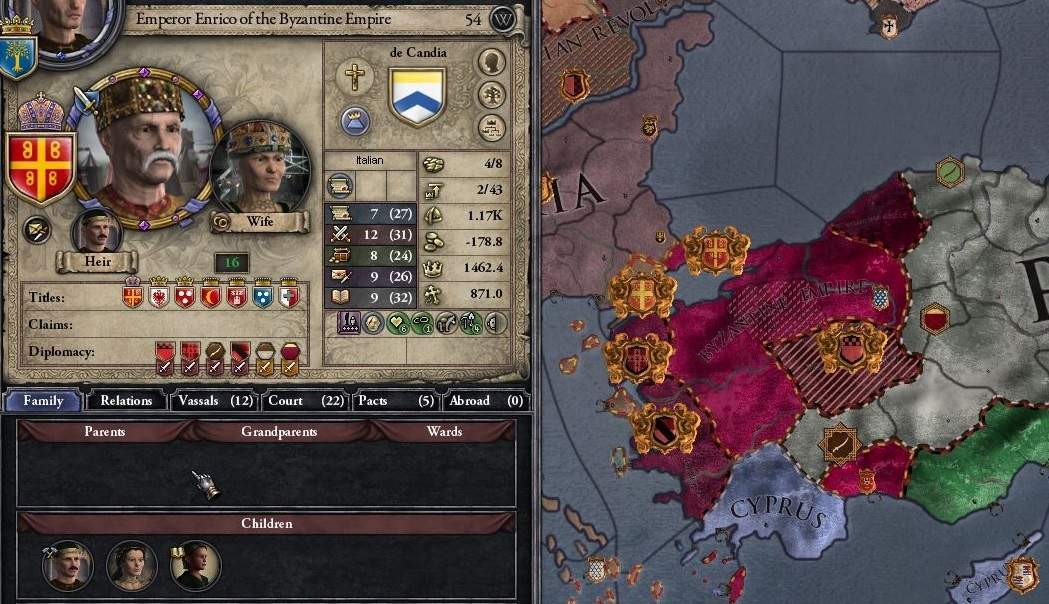Screen dimensions: 1049x604
Task: Select the blue government type icon
Action: [x=355, y=121]
